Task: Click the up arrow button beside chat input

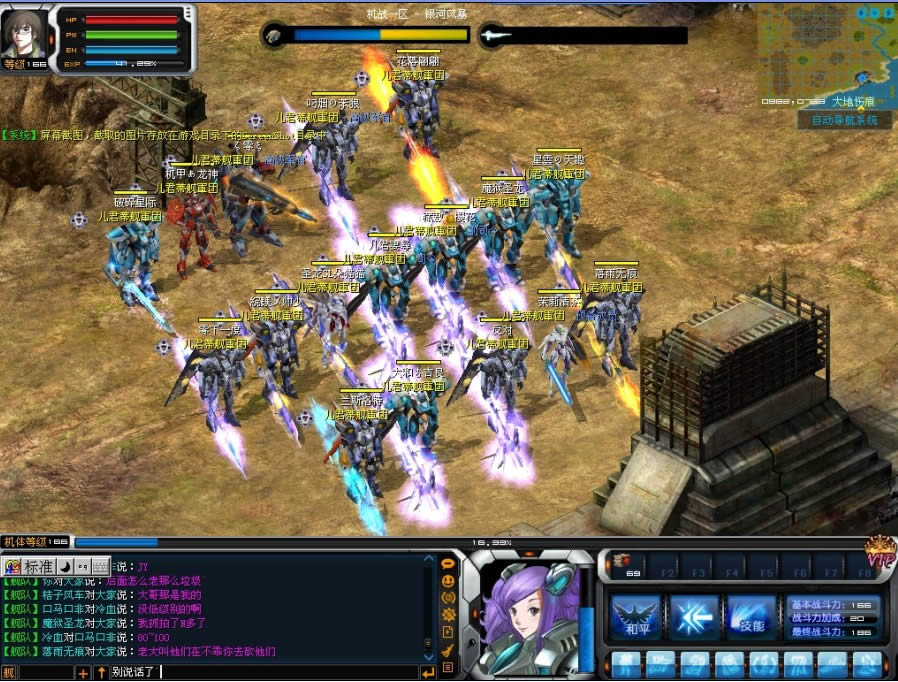Action: 100,673
